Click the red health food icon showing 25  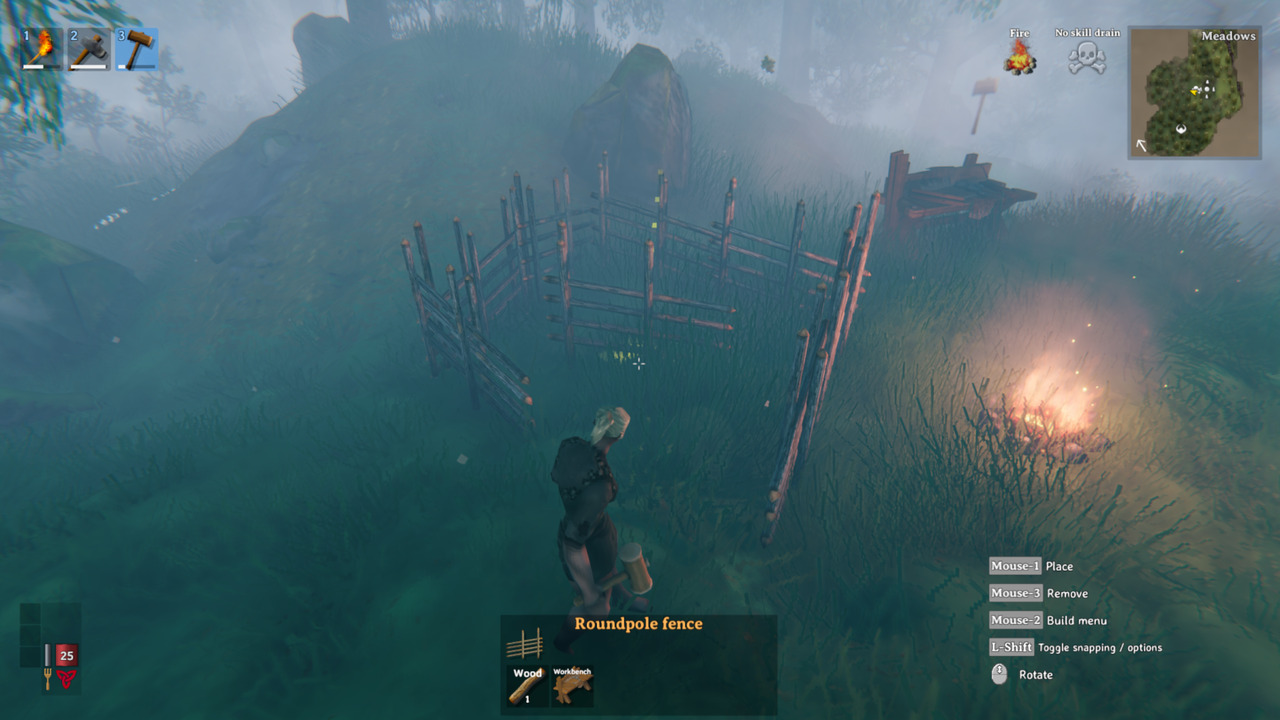pos(65,655)
